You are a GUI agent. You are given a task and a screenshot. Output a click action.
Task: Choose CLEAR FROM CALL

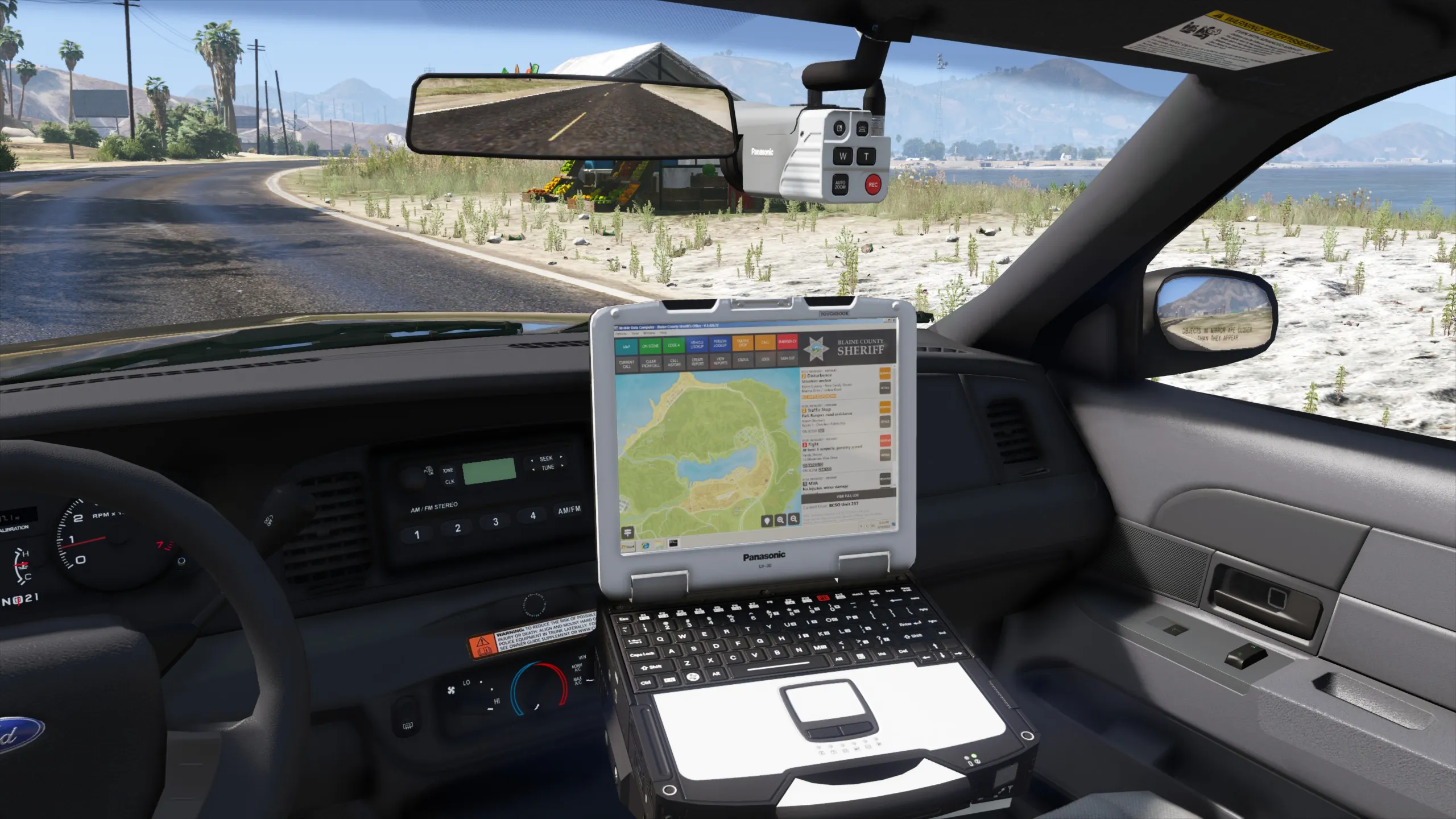pyautogui.click(x=651, y=363)
